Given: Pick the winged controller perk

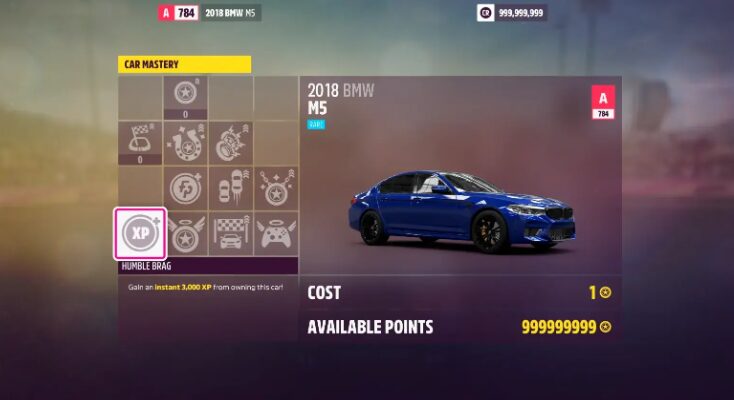Looking at the screenshot, I should coord(276,233).
